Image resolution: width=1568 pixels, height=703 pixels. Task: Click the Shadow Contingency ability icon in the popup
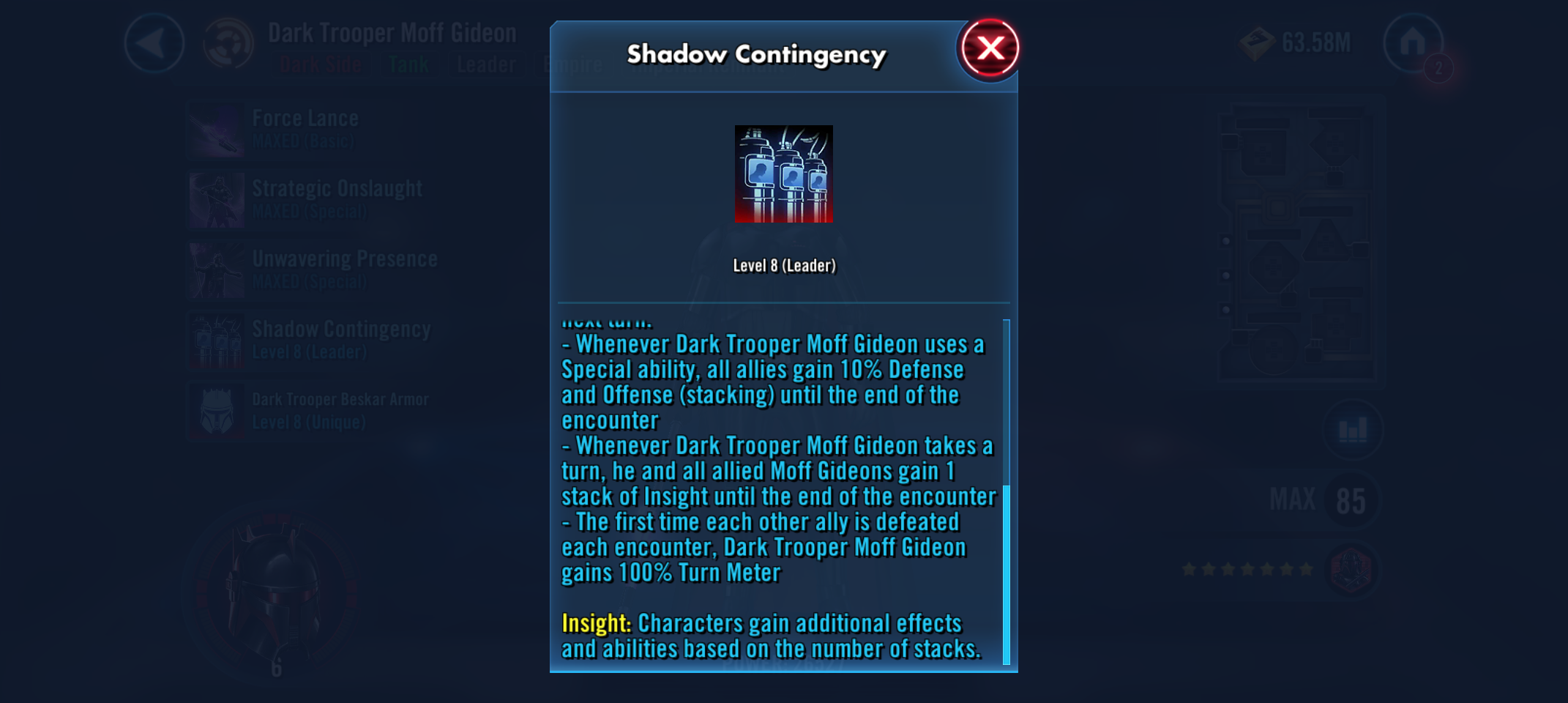point(783,174)
